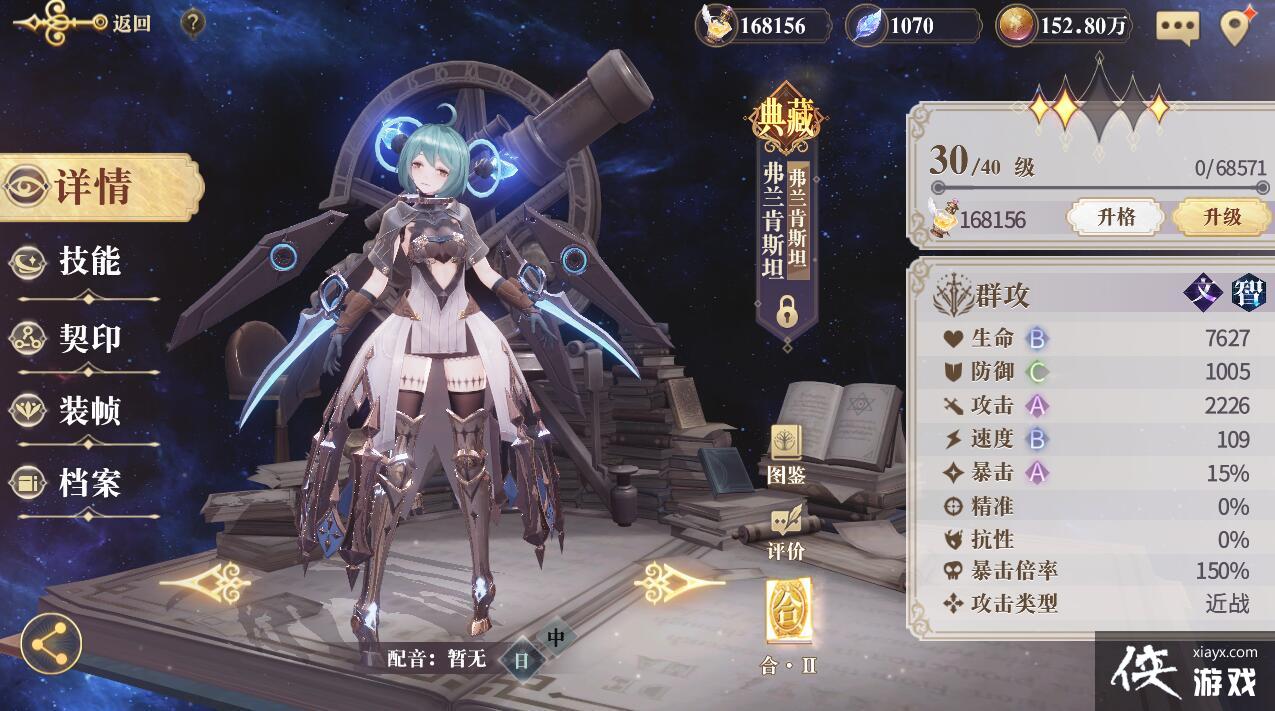This screenshot has width=1275, height=711.
Task: Show the 档案 archive tab
Action: coord(88,484)
